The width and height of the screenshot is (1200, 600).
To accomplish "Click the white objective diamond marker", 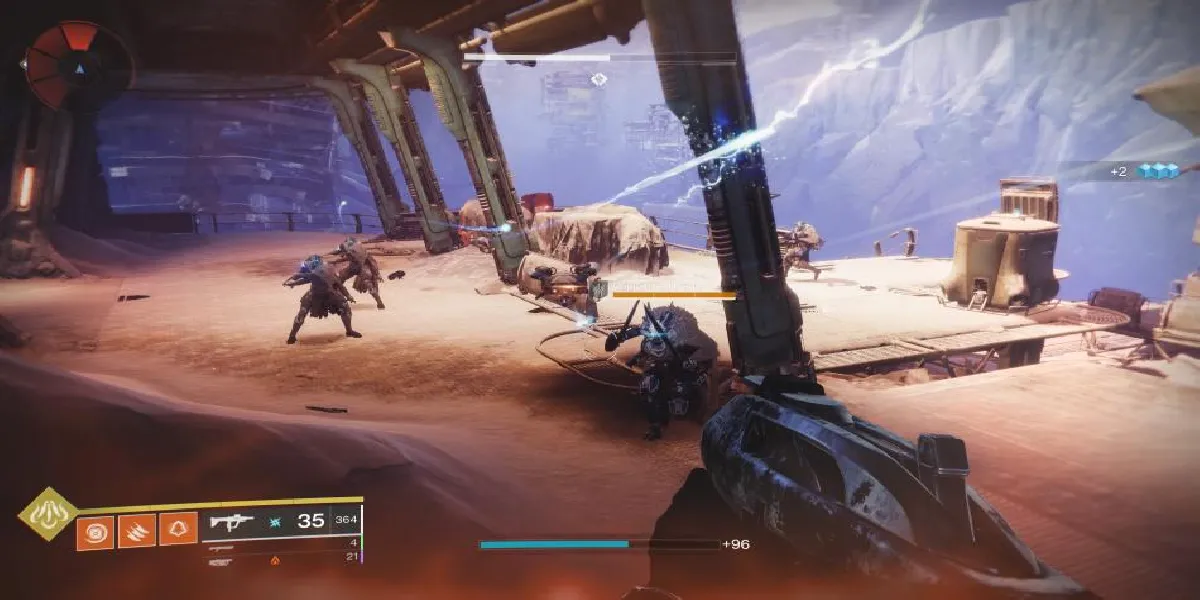I will (x=599, y=78).
